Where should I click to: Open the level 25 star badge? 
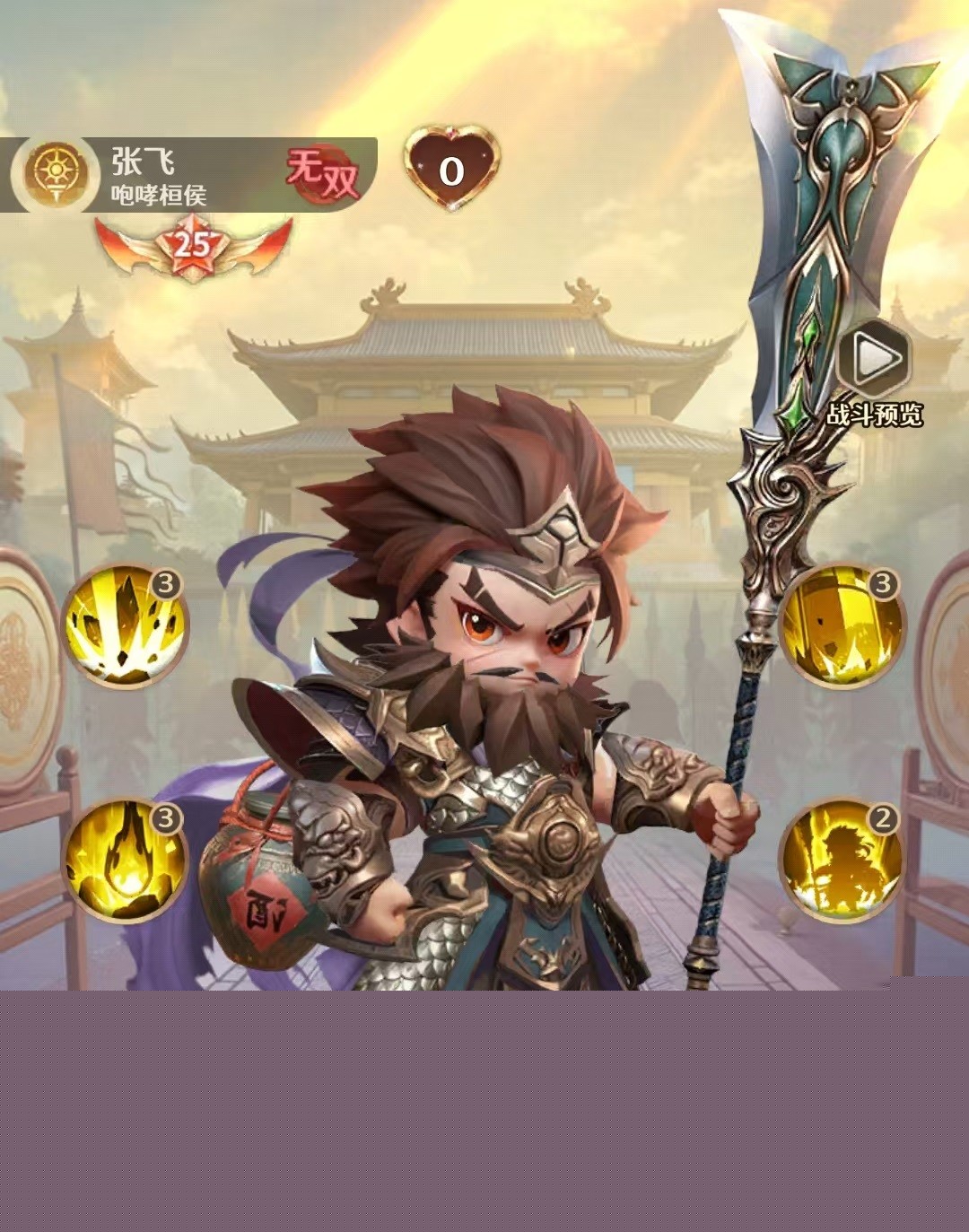pos(193,245)
